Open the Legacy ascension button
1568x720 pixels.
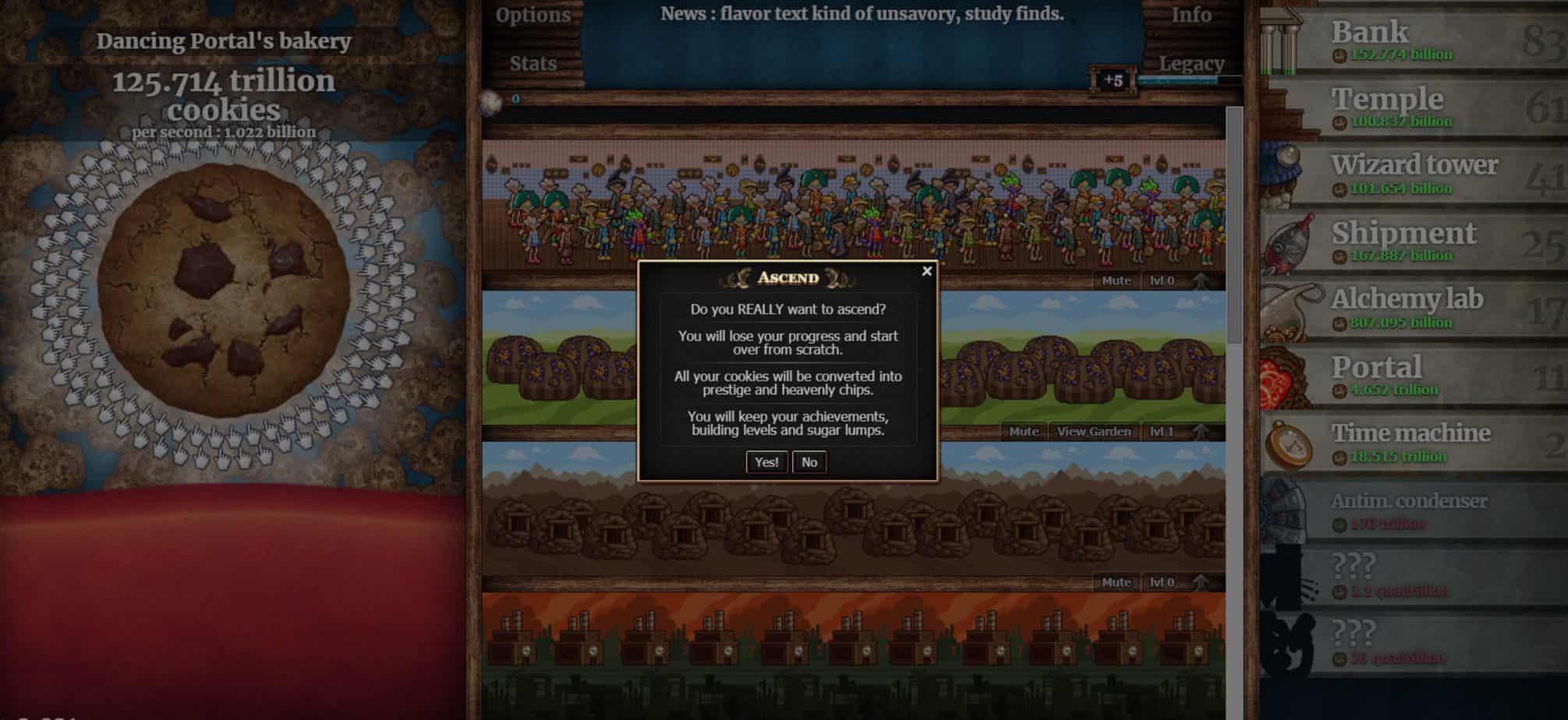1191,63
